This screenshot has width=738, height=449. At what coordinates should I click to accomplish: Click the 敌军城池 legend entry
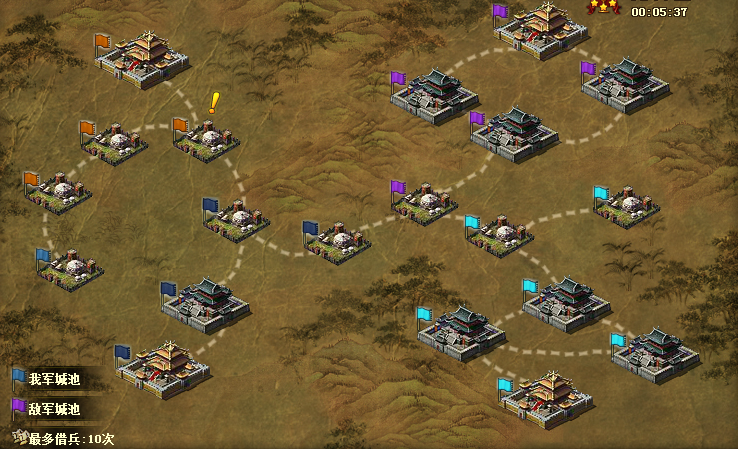click(53, 409)
